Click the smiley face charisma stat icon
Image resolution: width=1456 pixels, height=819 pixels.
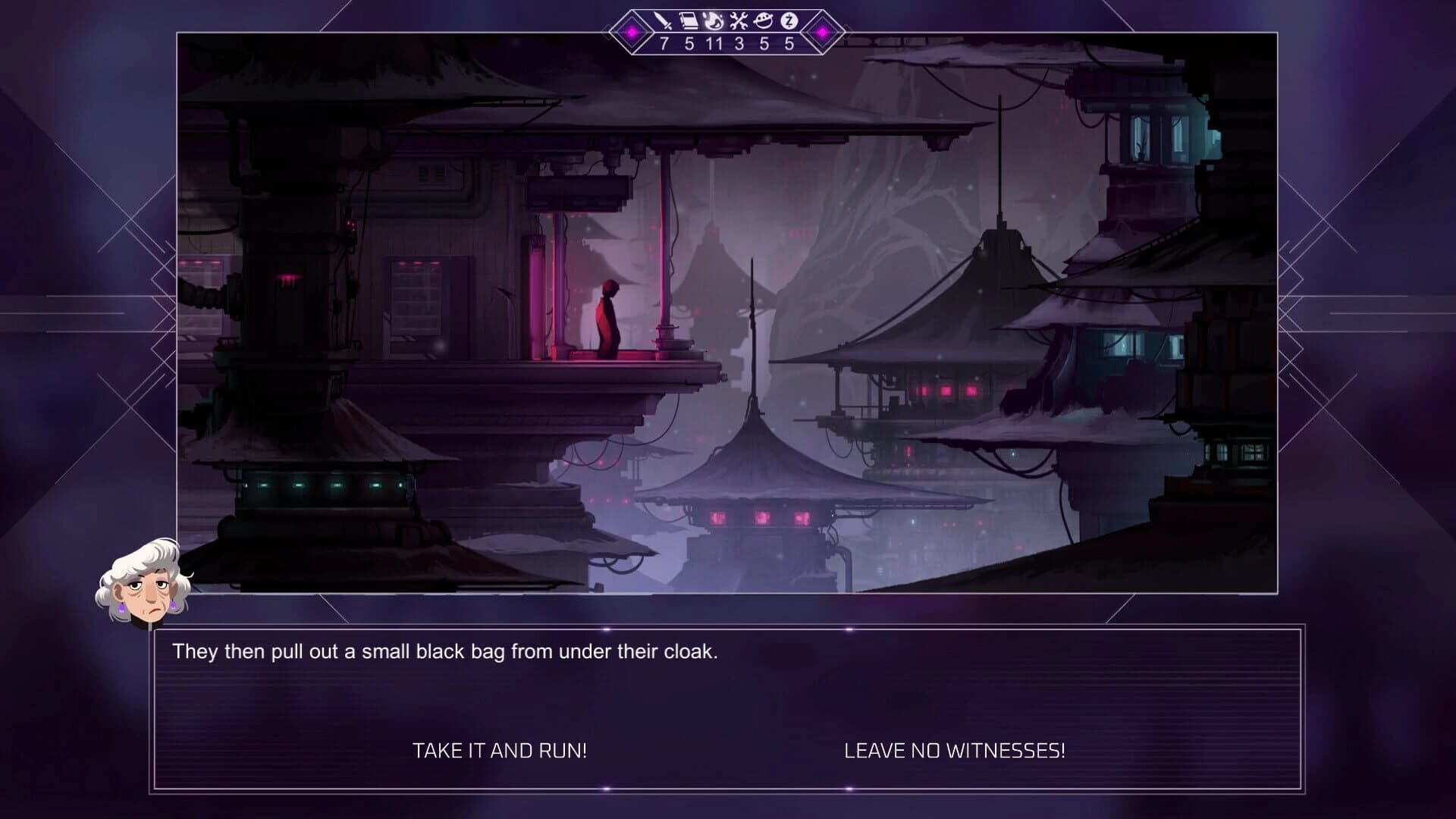(x=763, y=20)
